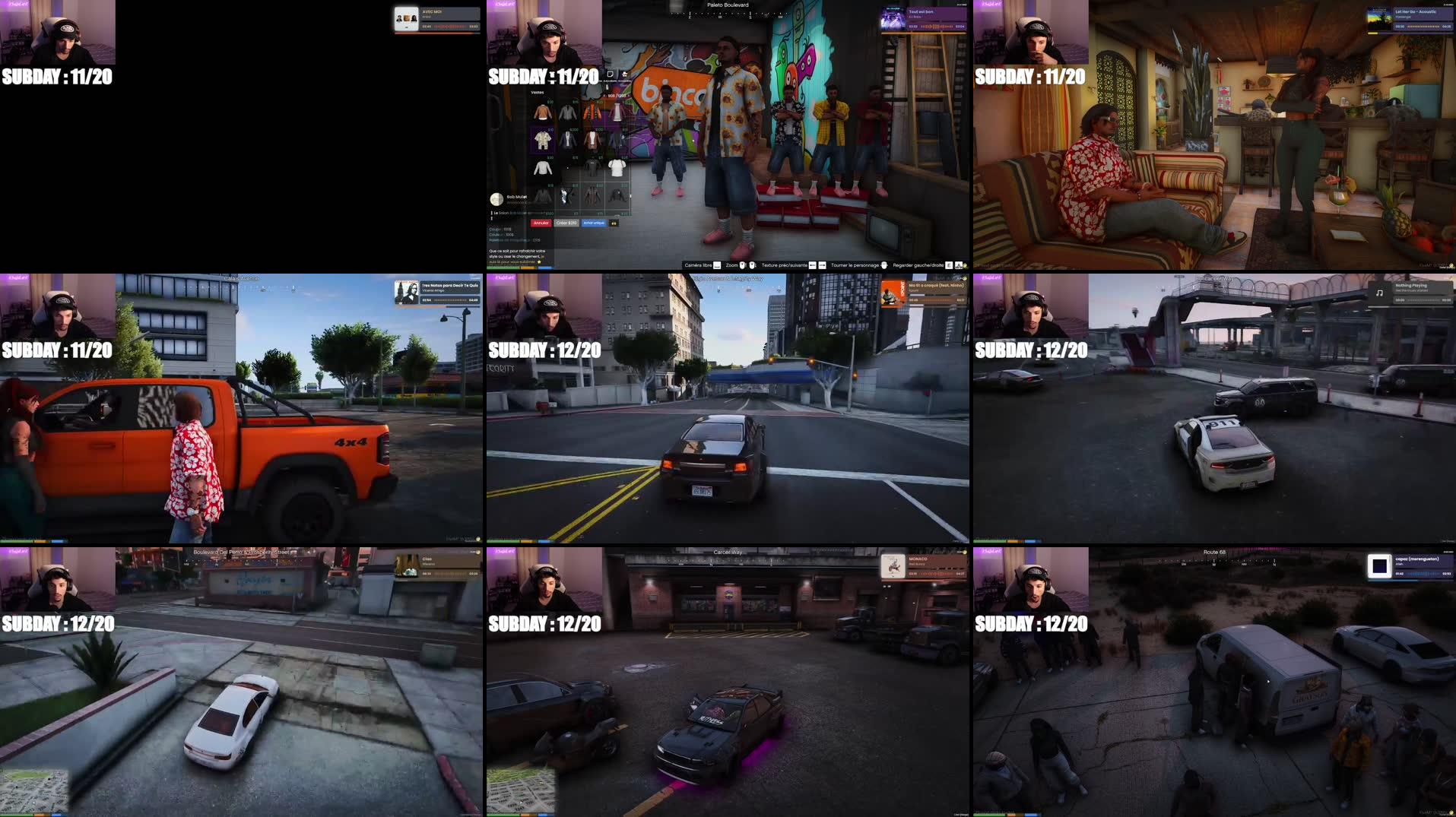Select the white t-shirt thumbnail
The image size is (1456, 817).
coord(617,169)
